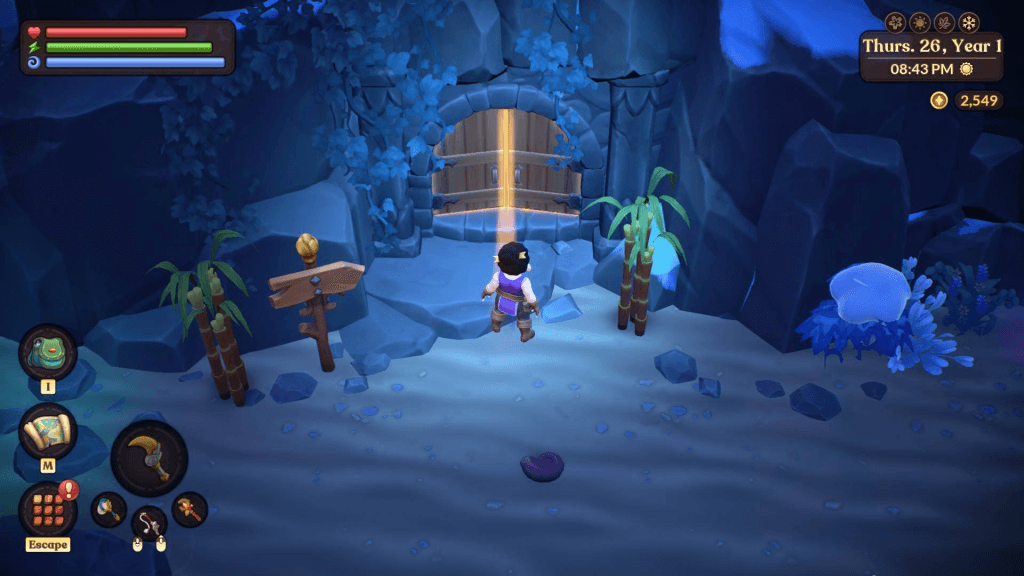
Task: Switch to the golden red-gemmed tool
Action: coord(189,509)
